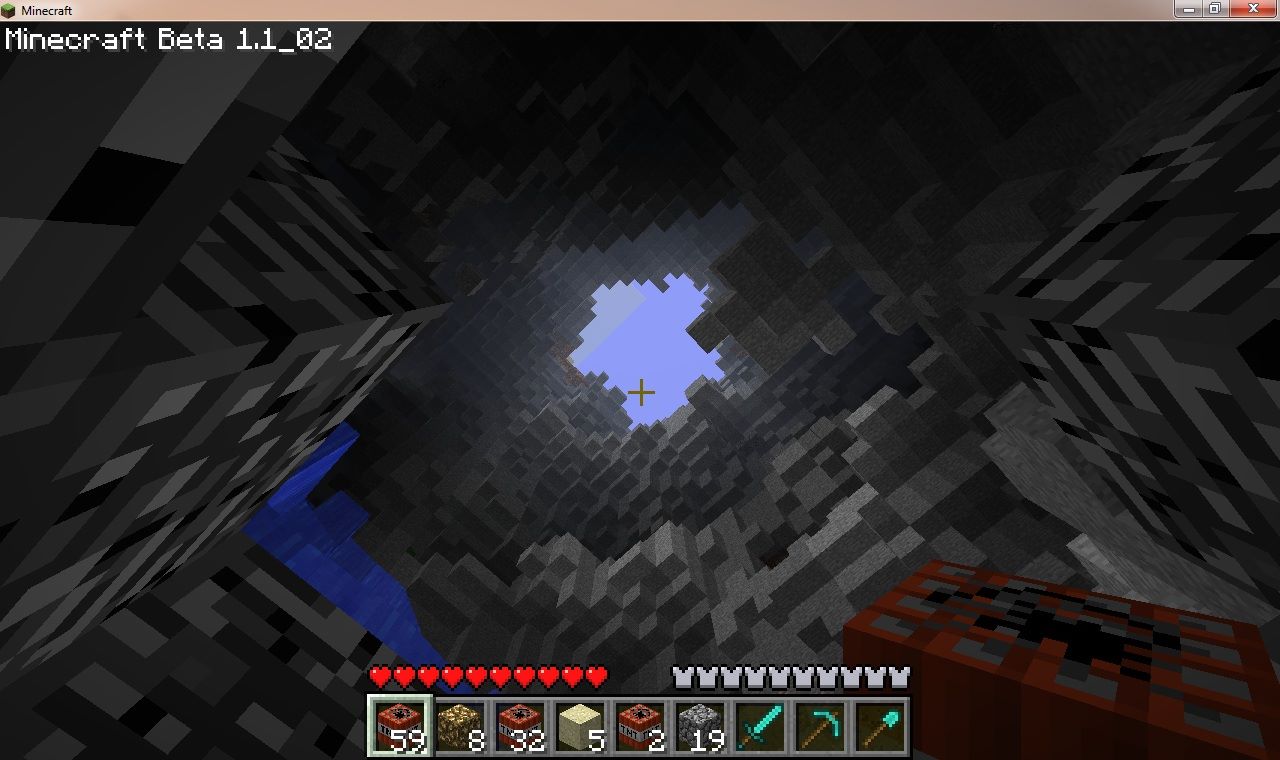
Task: Click the Minecraft grass block icon in the title bar
Action: [10, 9]
